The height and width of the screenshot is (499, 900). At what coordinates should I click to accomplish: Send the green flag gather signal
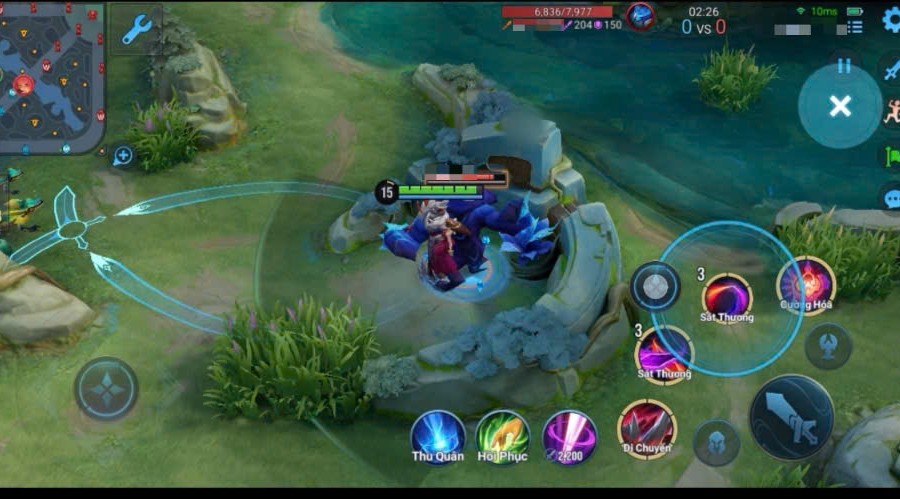click(x=890, y=156)
